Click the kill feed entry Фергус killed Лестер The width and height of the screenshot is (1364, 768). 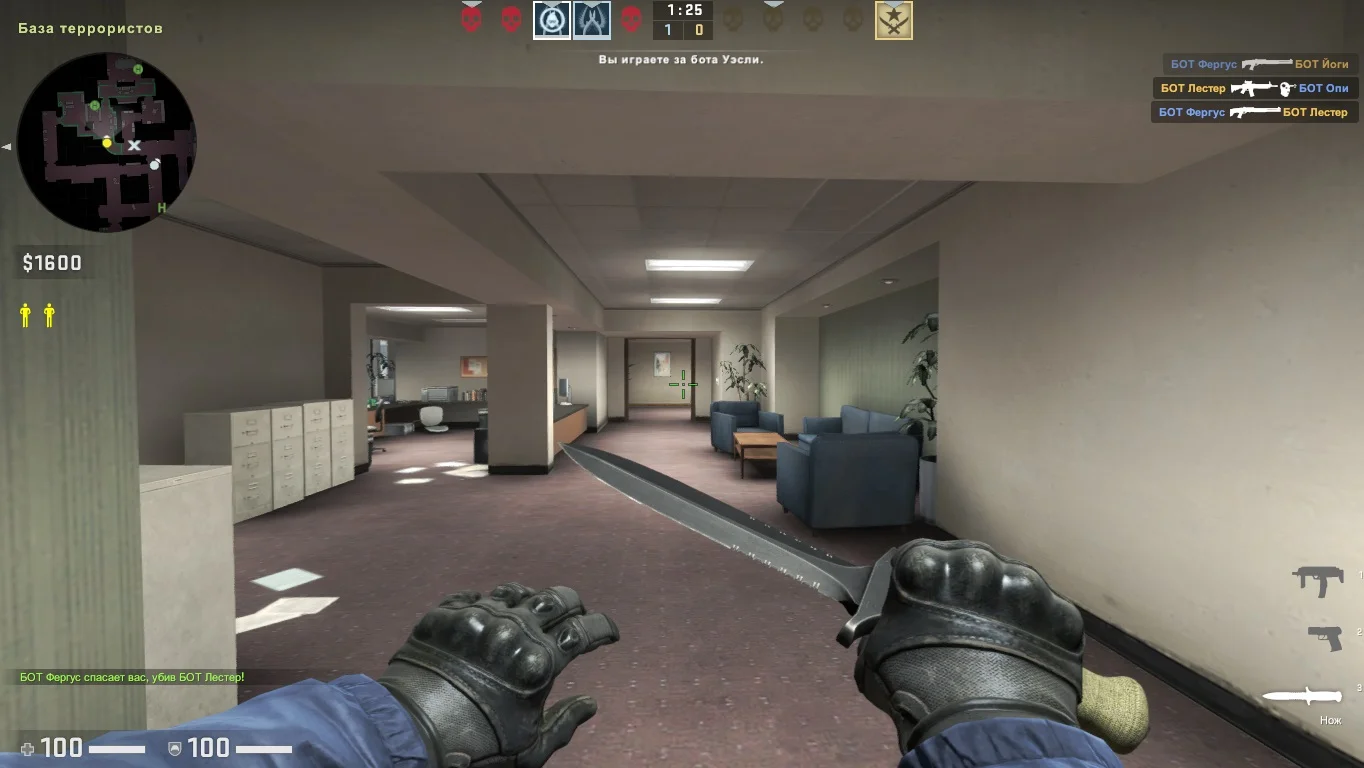[1254, 112]
